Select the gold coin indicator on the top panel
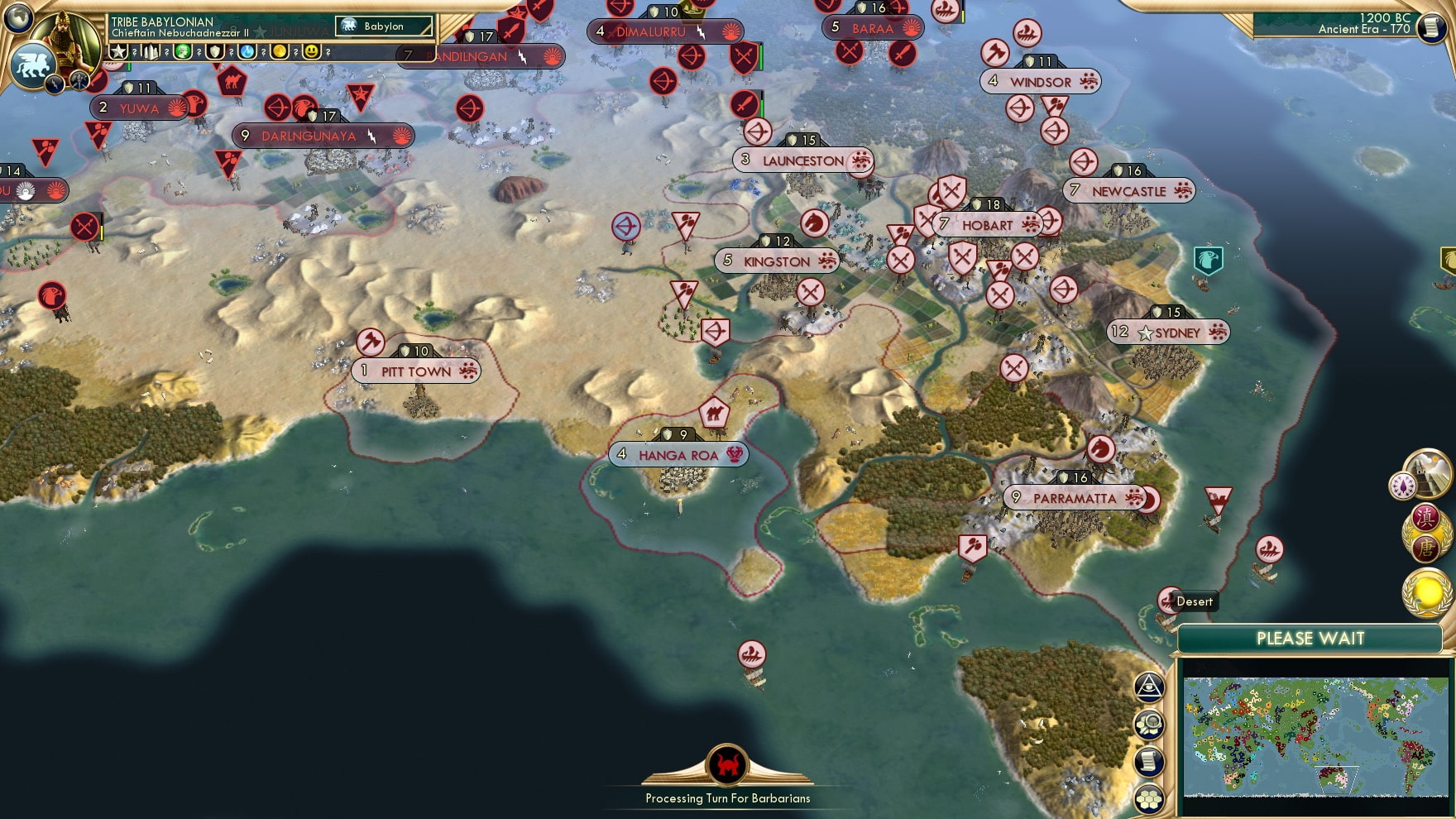 (279, 52)
